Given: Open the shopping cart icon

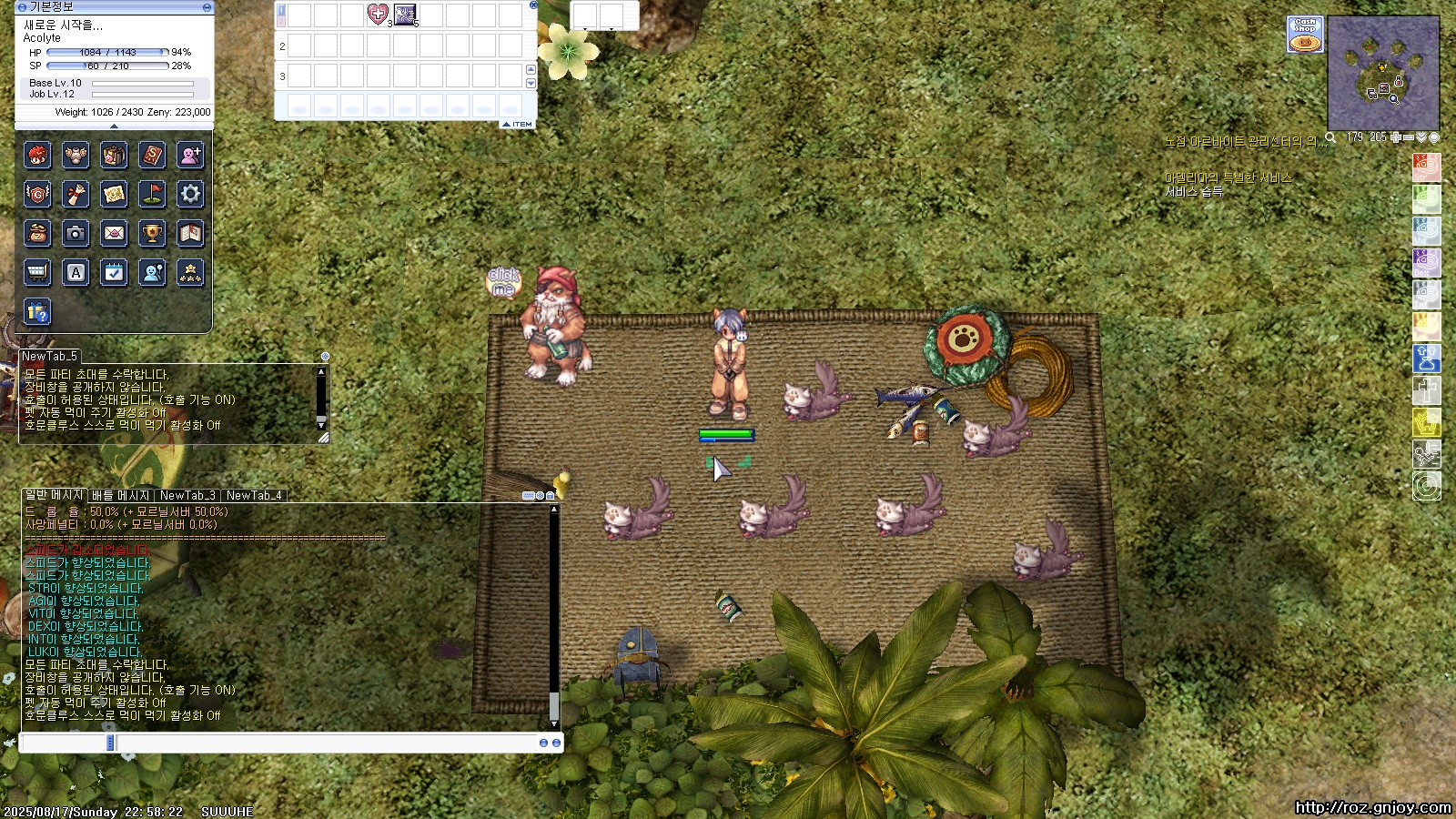Looking at the screenshot, I should [37, 272].
